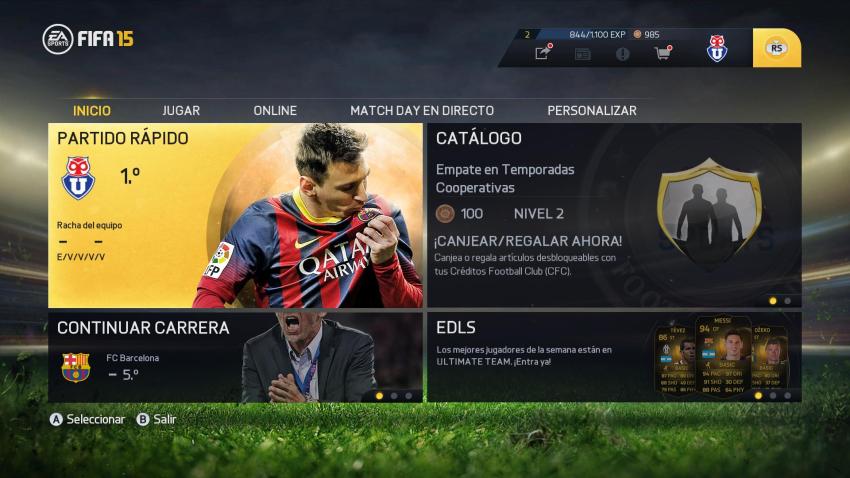
Task: Show the exclamation mark notifications
Action: pos(622,53)
